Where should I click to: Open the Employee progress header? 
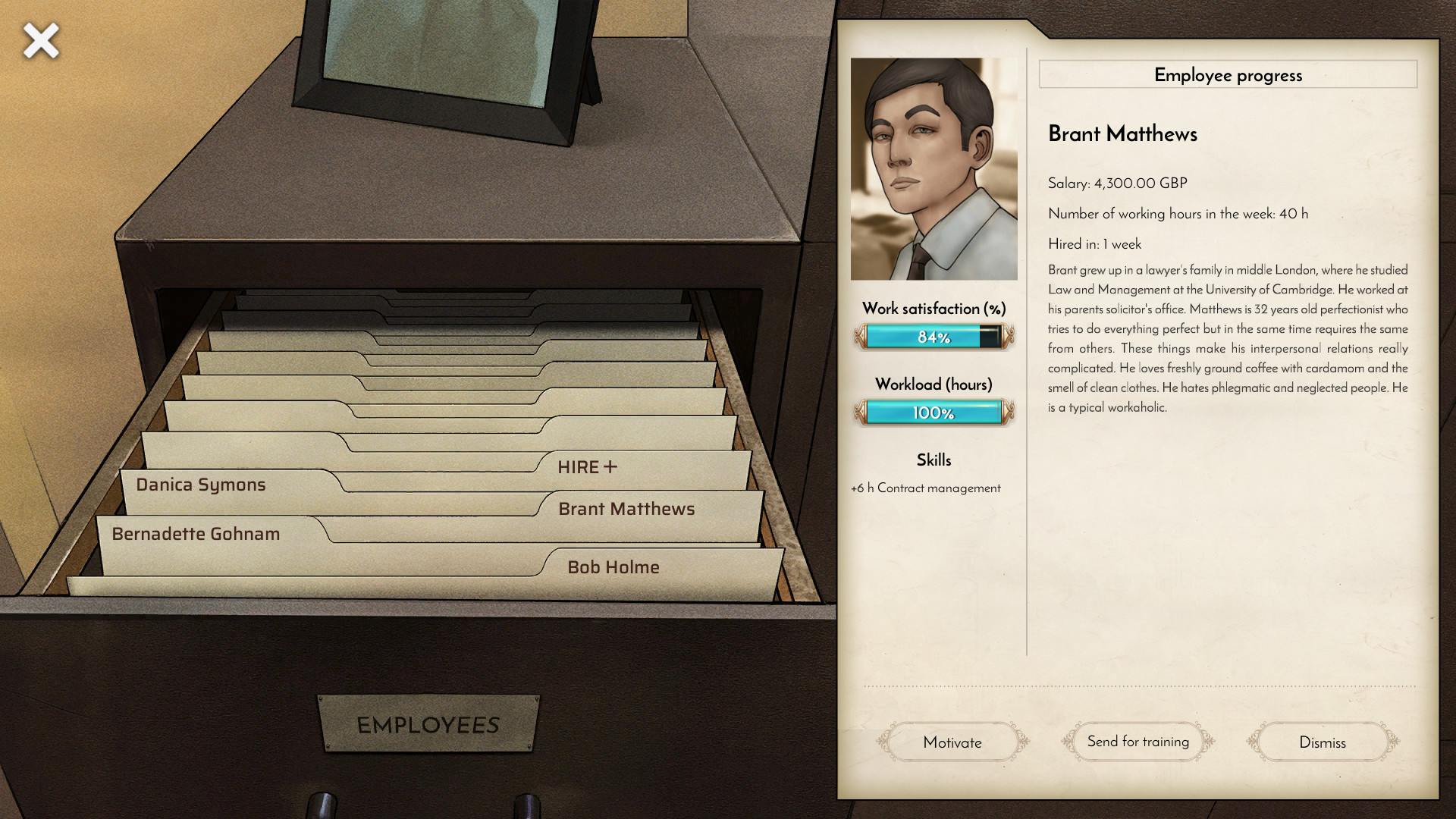coord(1228,75)
